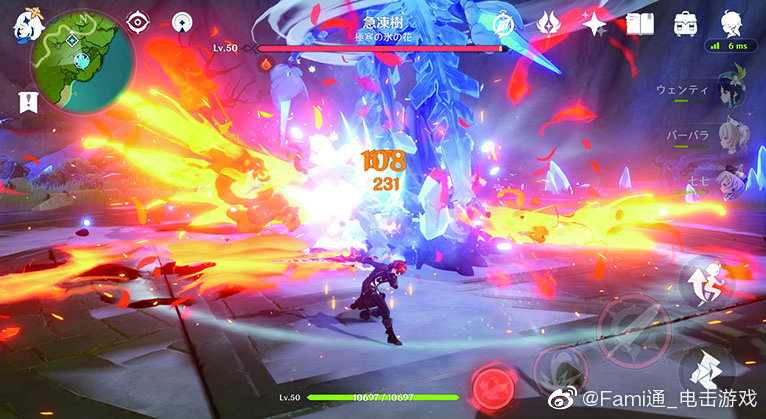Screen dimensions: 766x419
Task: Open the backpack inventory
Action: 686,23
